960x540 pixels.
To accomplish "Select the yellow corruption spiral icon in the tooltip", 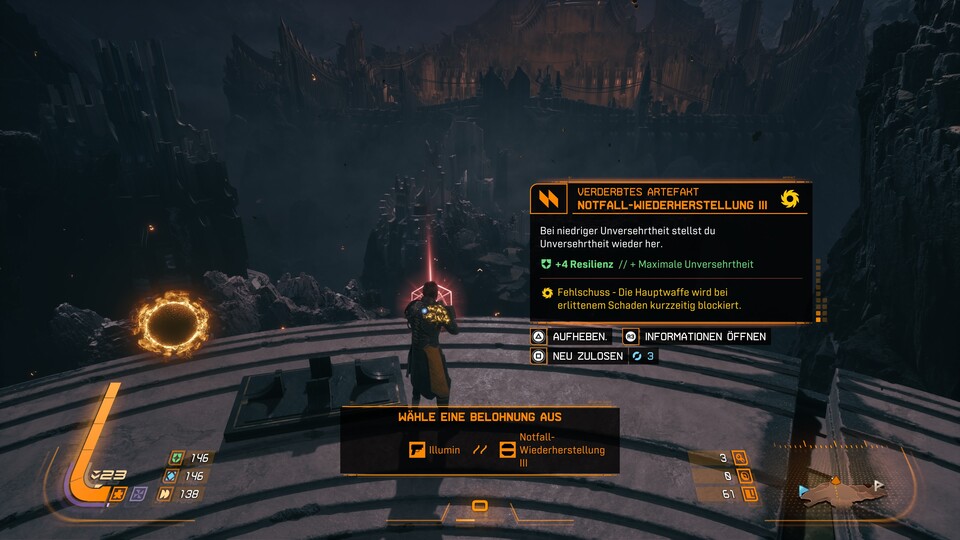I will (x=790, y=198).
